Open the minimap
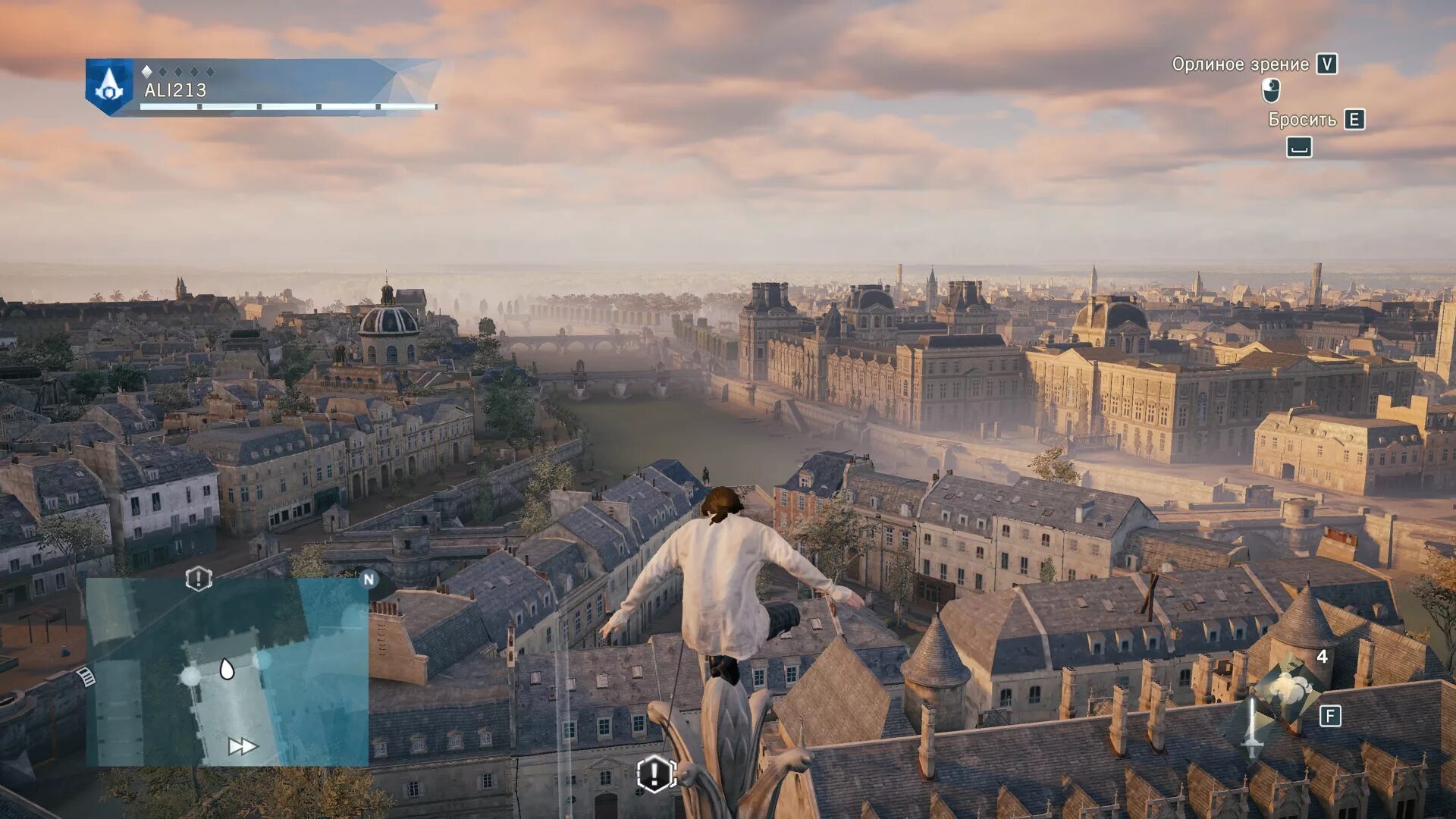1456x819 pixels. click(x=227, y=672)
